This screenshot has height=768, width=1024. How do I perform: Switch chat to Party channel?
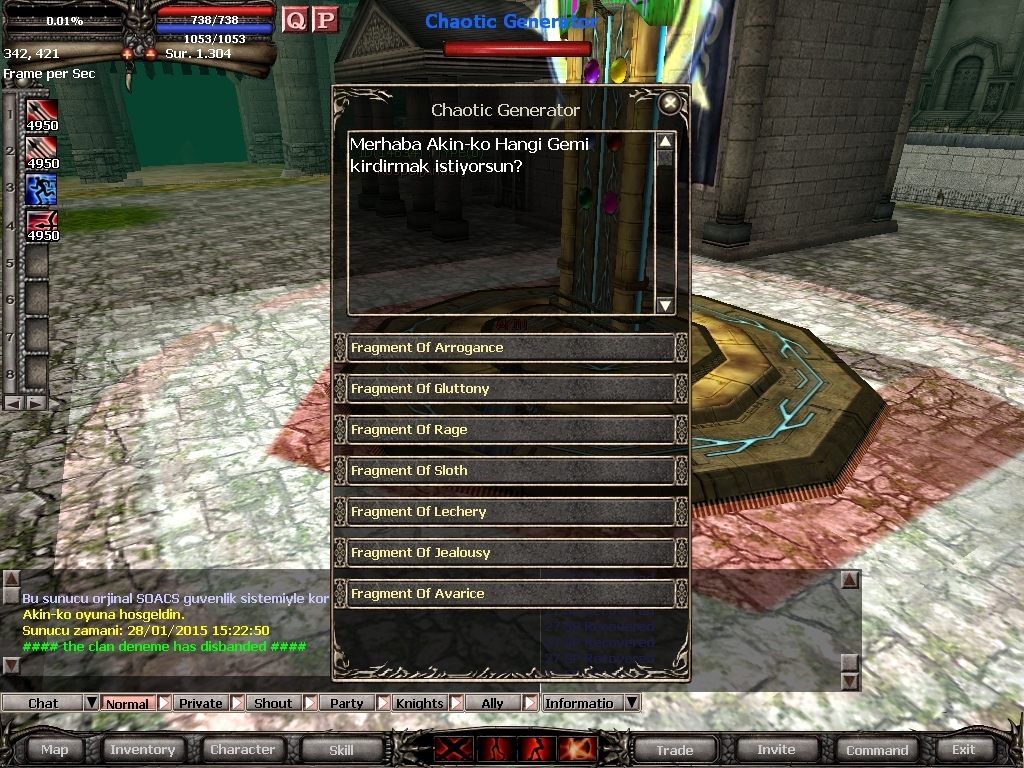click(x=346, y=703)
